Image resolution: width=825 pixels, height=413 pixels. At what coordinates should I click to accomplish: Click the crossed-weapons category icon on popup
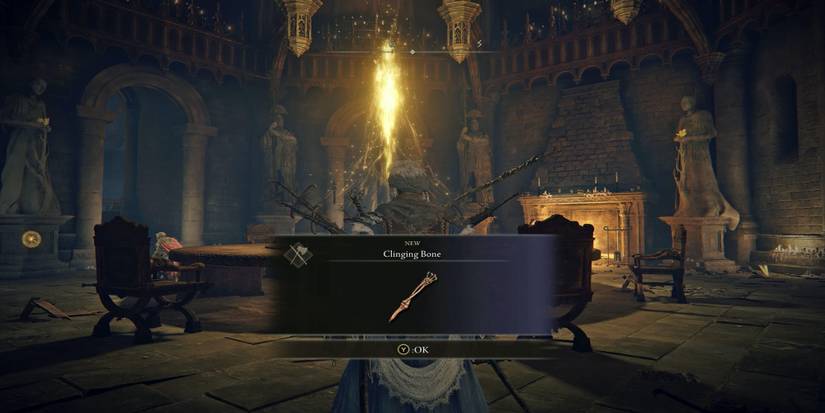click(297, 254)
